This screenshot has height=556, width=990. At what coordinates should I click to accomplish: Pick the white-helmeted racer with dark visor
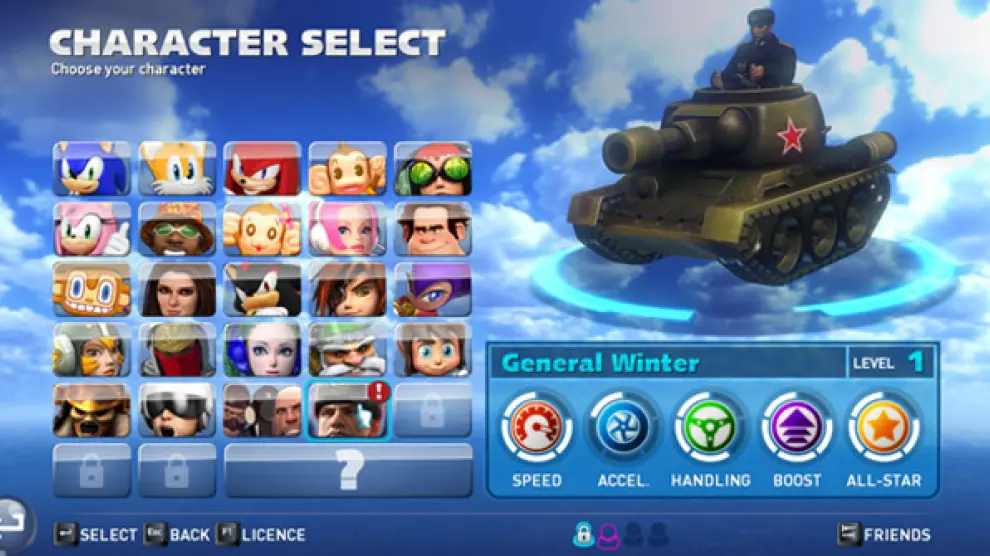click(x=177, y=410)
